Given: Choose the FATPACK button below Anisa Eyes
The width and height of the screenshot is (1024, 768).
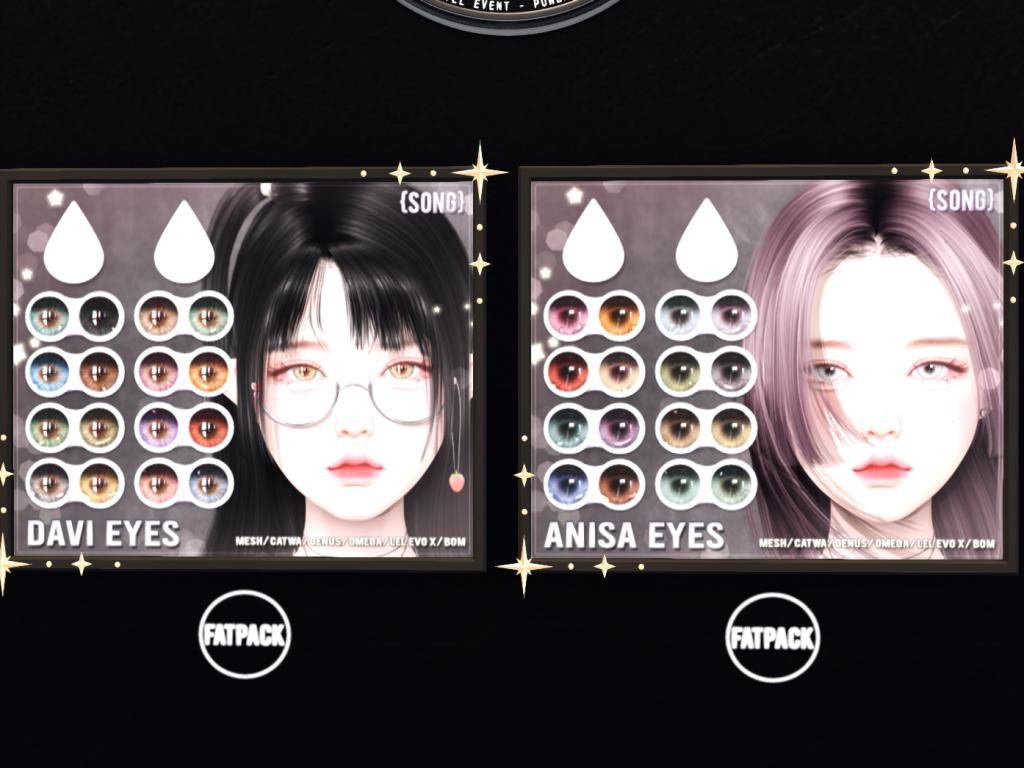Looking at the screenshot, I should coord(771,637).
